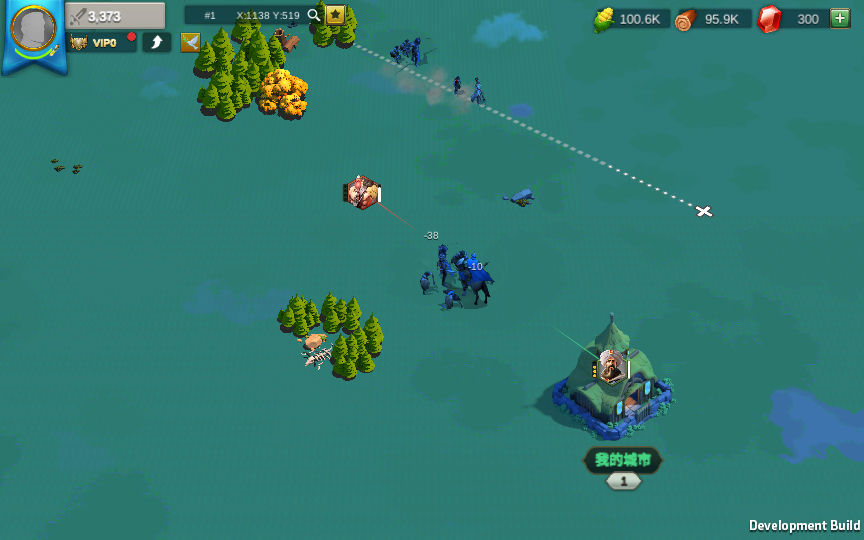Open the star bookmarks button
The height and width of the screenshot is (540, 864).
tap(336, 15)
